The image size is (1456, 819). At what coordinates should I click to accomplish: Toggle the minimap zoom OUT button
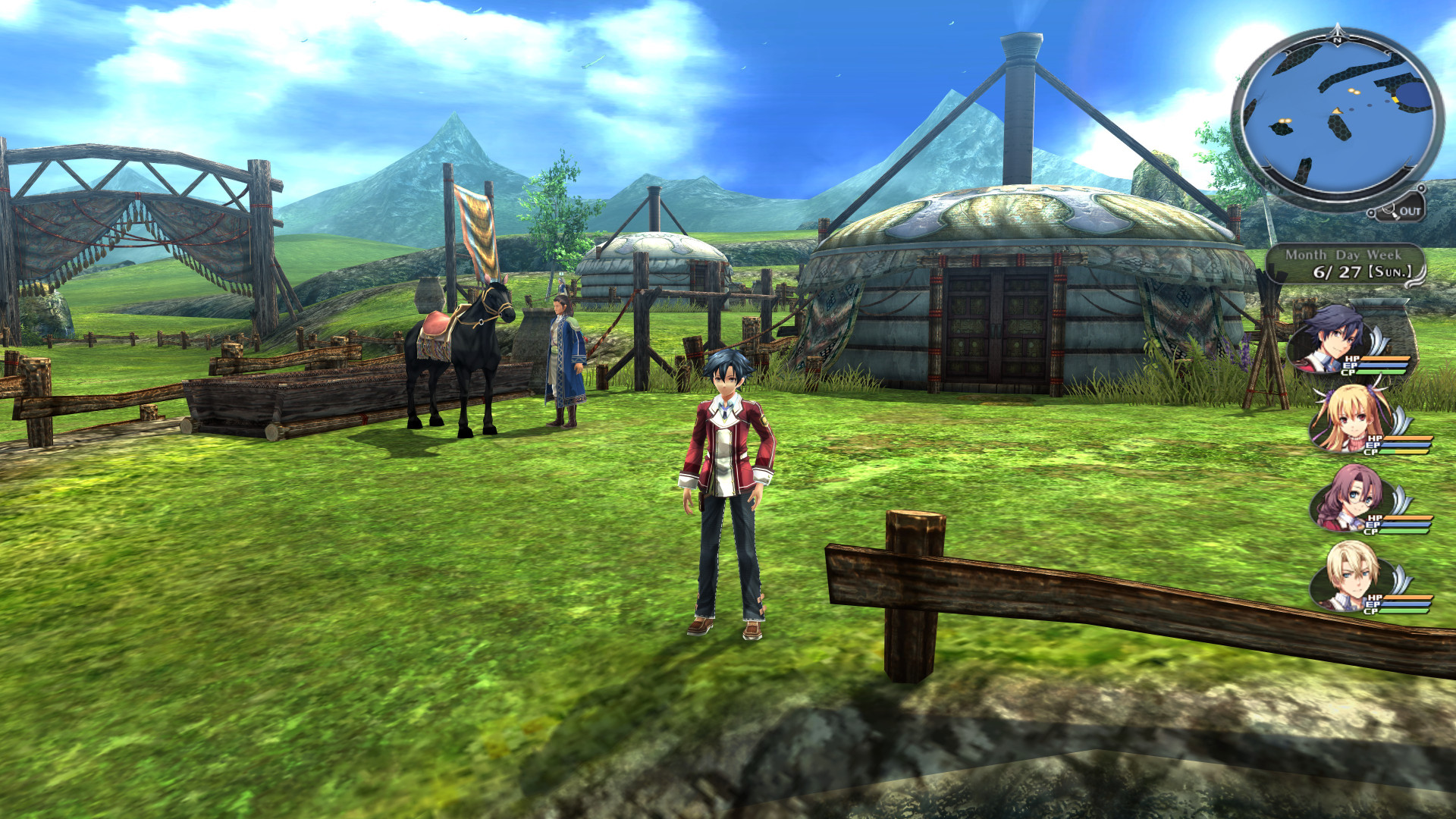point(1401,211)
